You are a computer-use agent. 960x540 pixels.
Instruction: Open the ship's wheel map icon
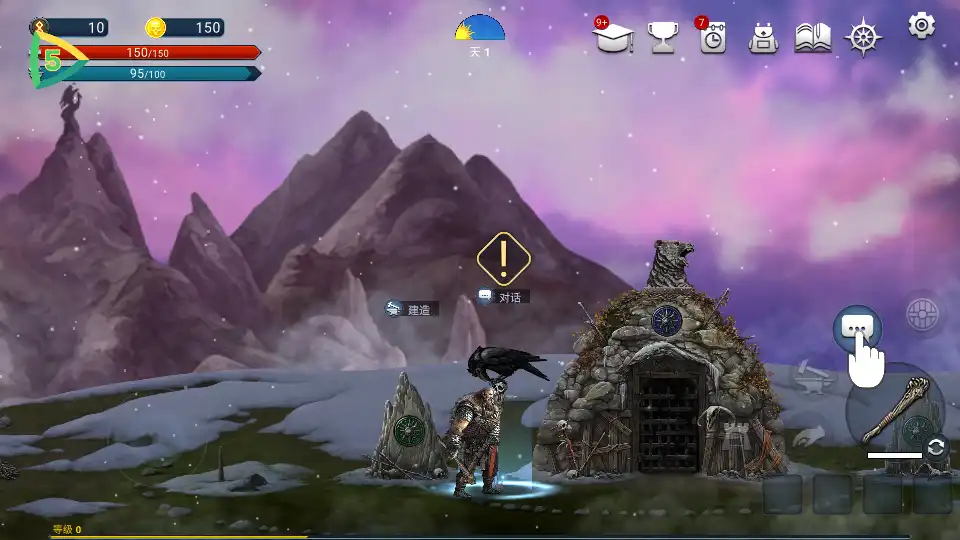click(x=864, y=38)
